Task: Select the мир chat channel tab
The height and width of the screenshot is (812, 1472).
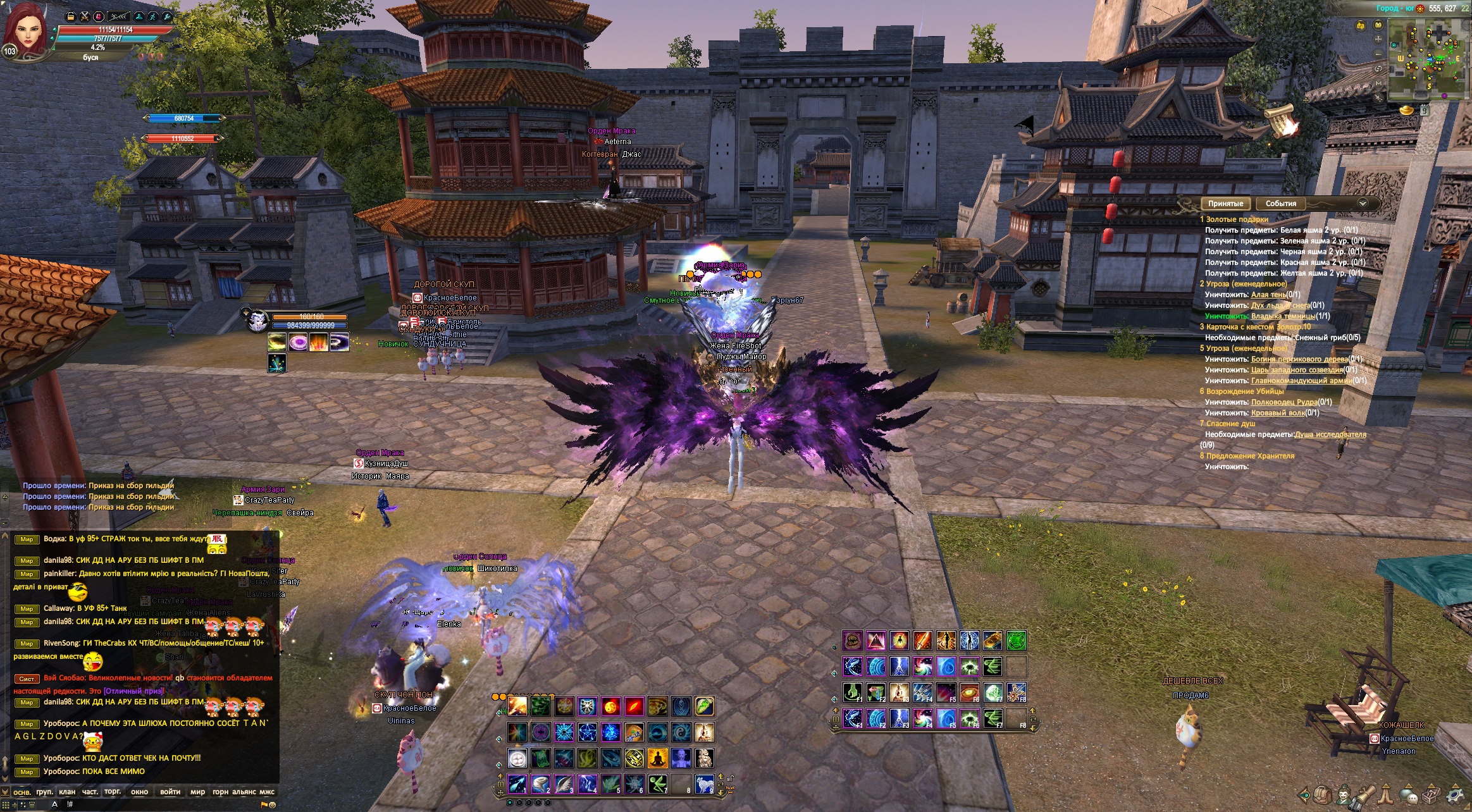Action: click(x=197, y=792)
